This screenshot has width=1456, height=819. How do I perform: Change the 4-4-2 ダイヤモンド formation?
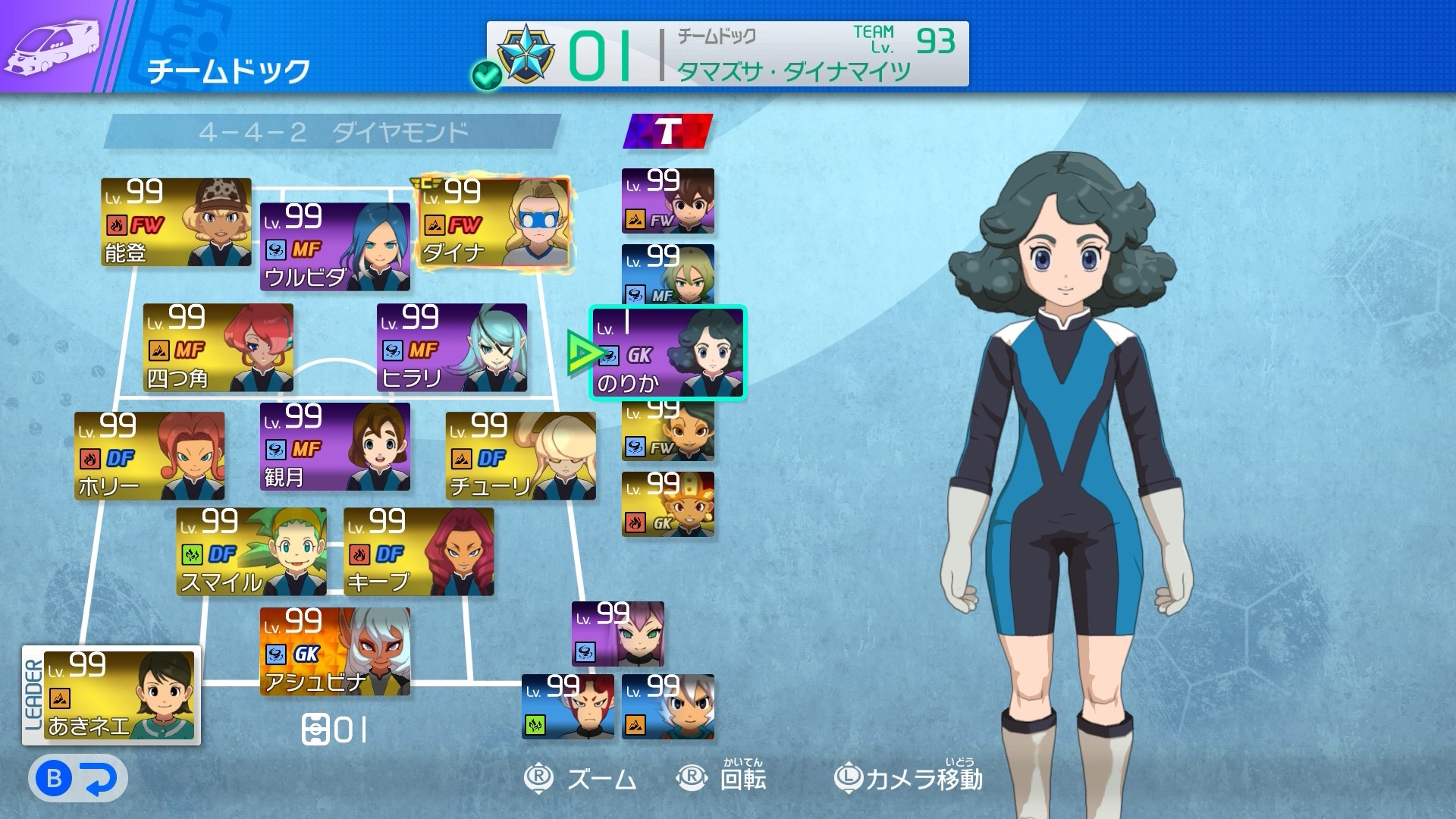333,133
